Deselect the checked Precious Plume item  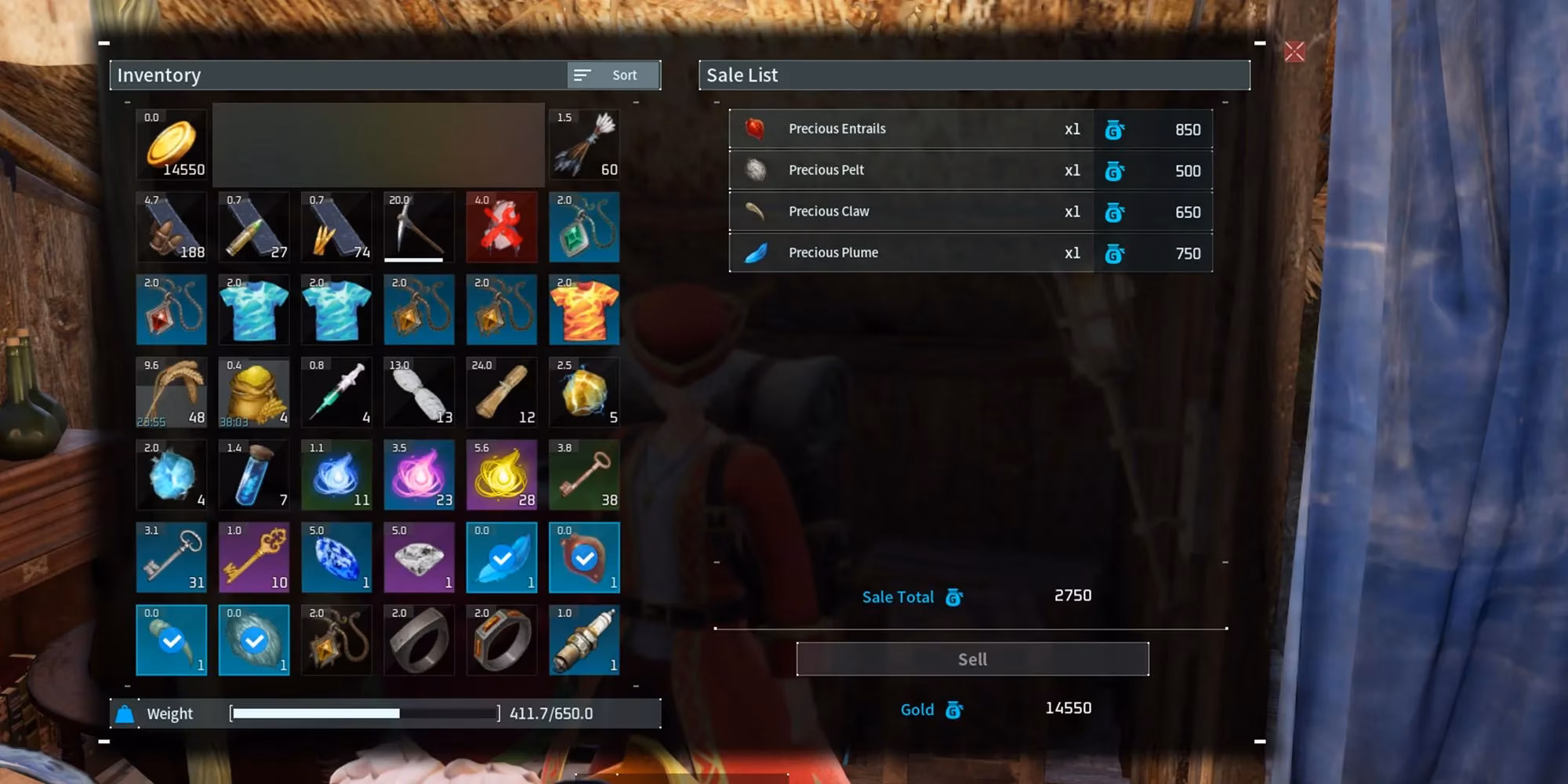tap(502, 557)
